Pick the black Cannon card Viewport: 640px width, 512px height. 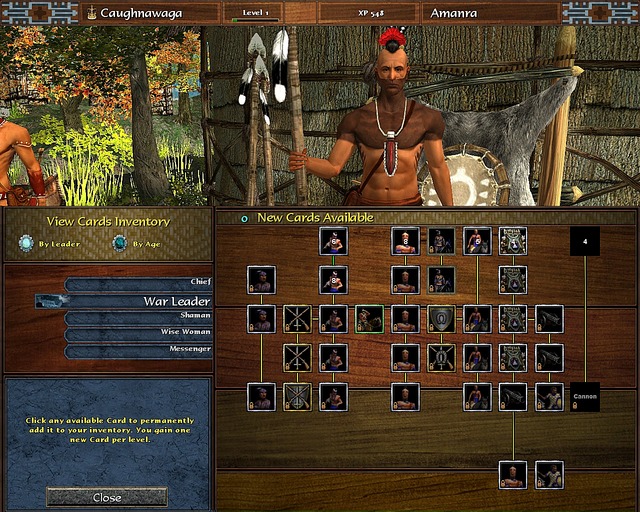585,396
